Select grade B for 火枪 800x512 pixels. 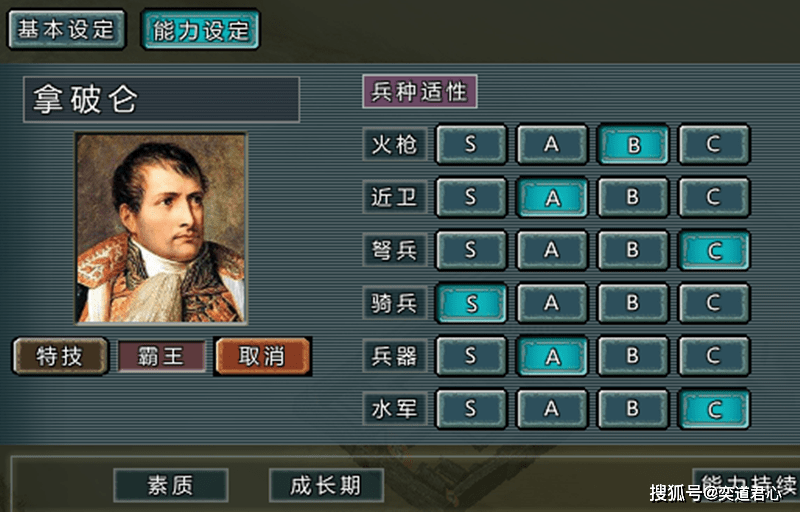tap(632, 144)
